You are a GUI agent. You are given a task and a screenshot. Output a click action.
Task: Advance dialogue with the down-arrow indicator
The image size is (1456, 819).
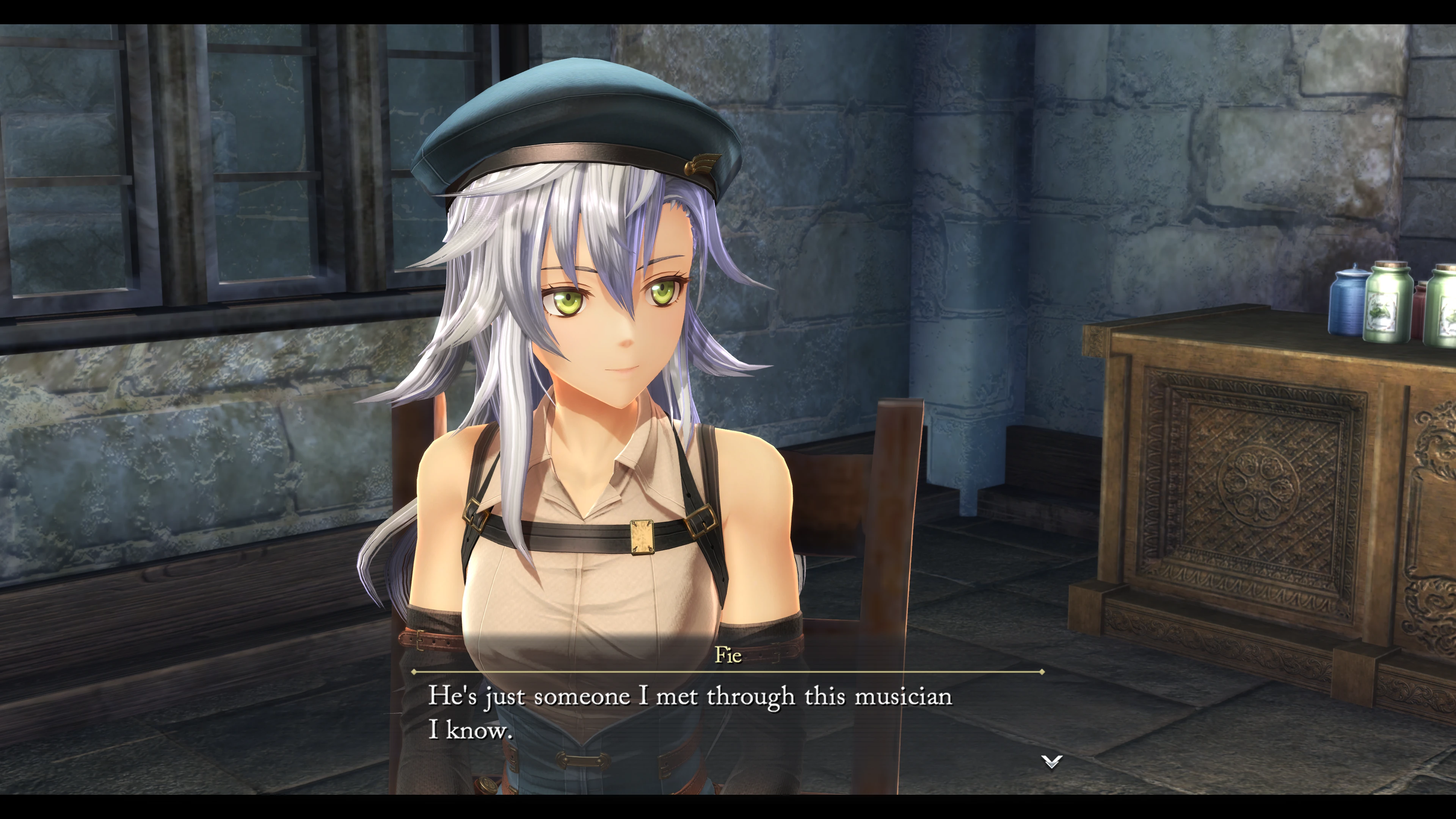click(x=1051, y=761)
